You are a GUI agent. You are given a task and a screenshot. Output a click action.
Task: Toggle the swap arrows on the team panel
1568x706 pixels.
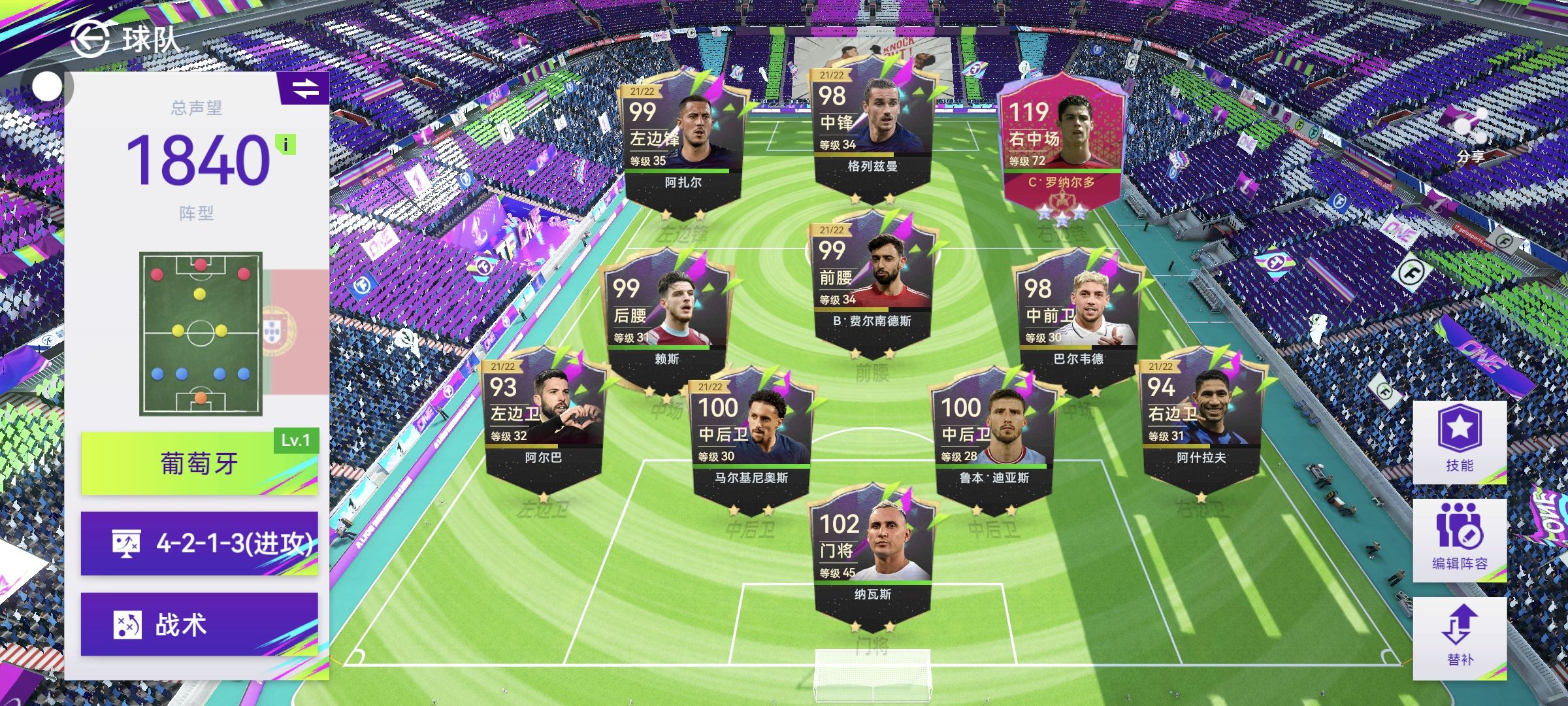(304, 88)
